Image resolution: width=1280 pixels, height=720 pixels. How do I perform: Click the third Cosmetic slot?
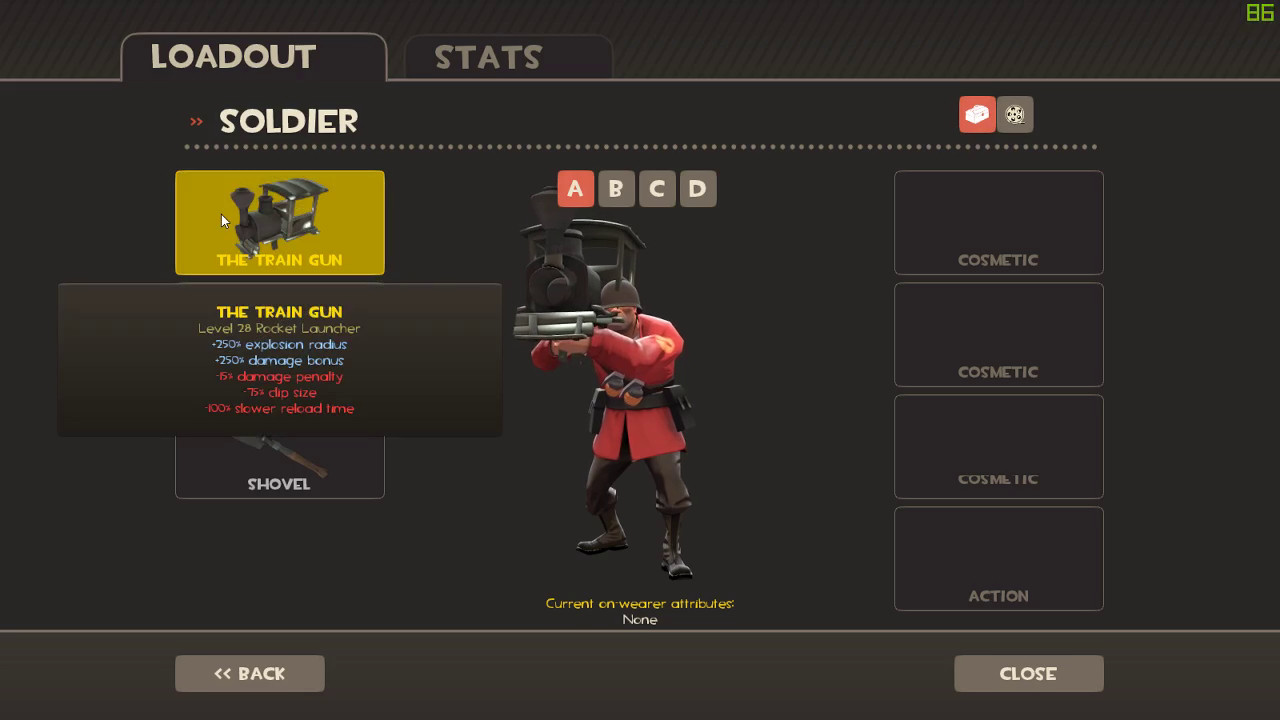[x=998, y=446]
